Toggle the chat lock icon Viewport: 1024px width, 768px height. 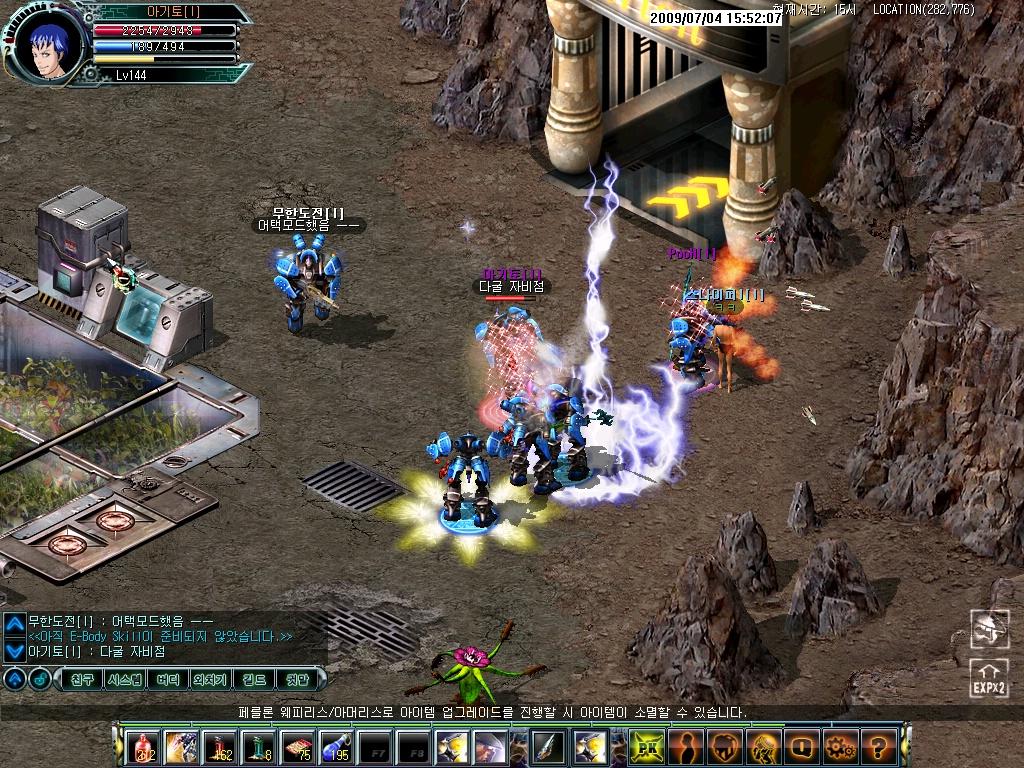click(x=39, y=679)
